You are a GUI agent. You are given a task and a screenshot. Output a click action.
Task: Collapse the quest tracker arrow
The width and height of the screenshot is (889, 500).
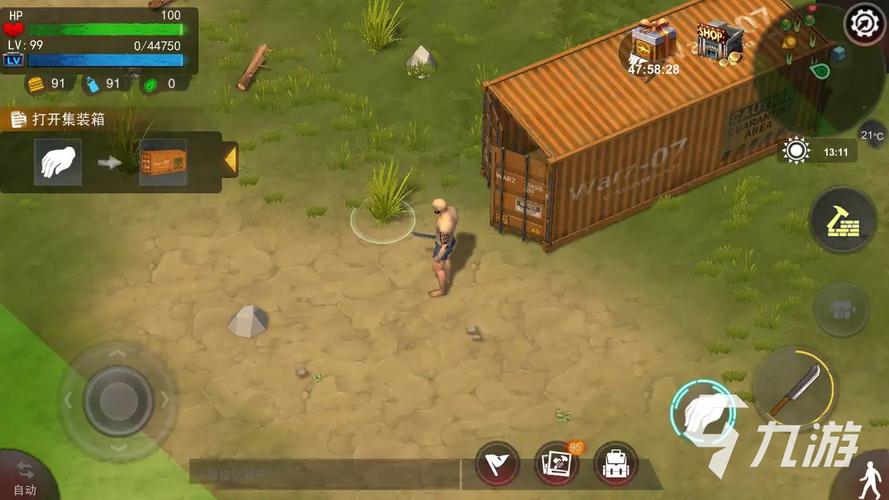coord(230,160)
